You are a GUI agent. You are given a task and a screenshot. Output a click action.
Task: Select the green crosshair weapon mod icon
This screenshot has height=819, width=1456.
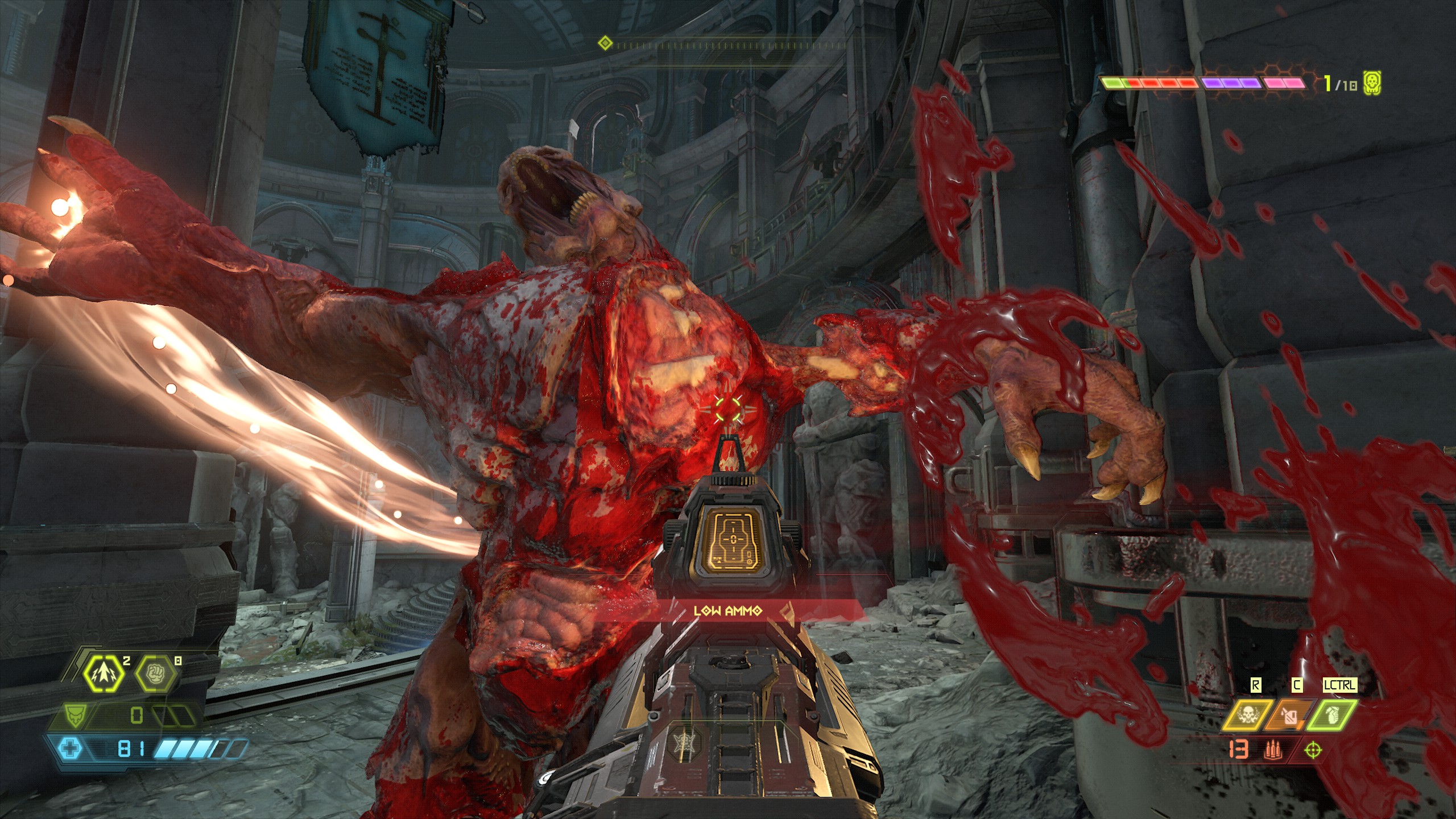pos(1313,750)
